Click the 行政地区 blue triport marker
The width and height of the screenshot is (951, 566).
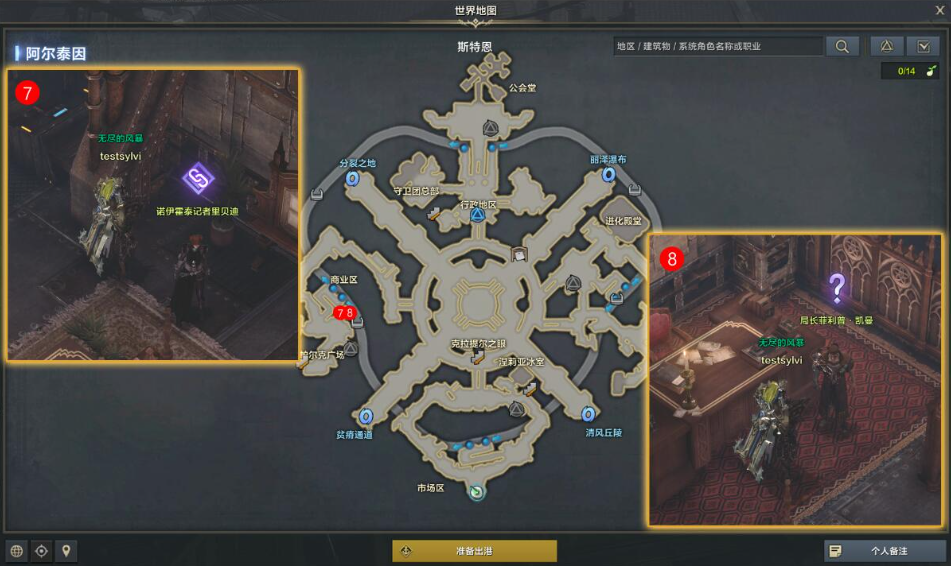pyautogui.click(x=478, y=216)
